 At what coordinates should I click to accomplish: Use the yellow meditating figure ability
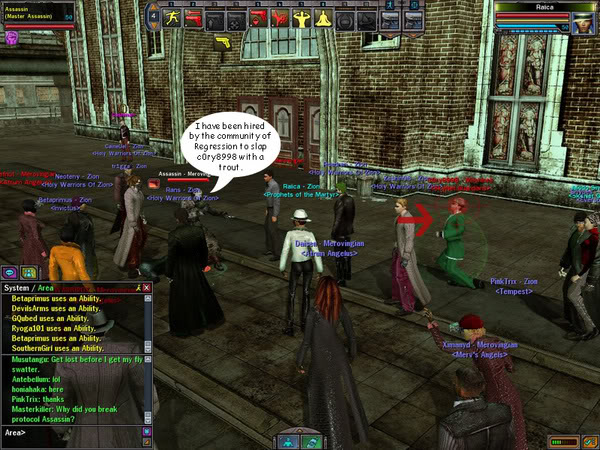coord(324,19)
